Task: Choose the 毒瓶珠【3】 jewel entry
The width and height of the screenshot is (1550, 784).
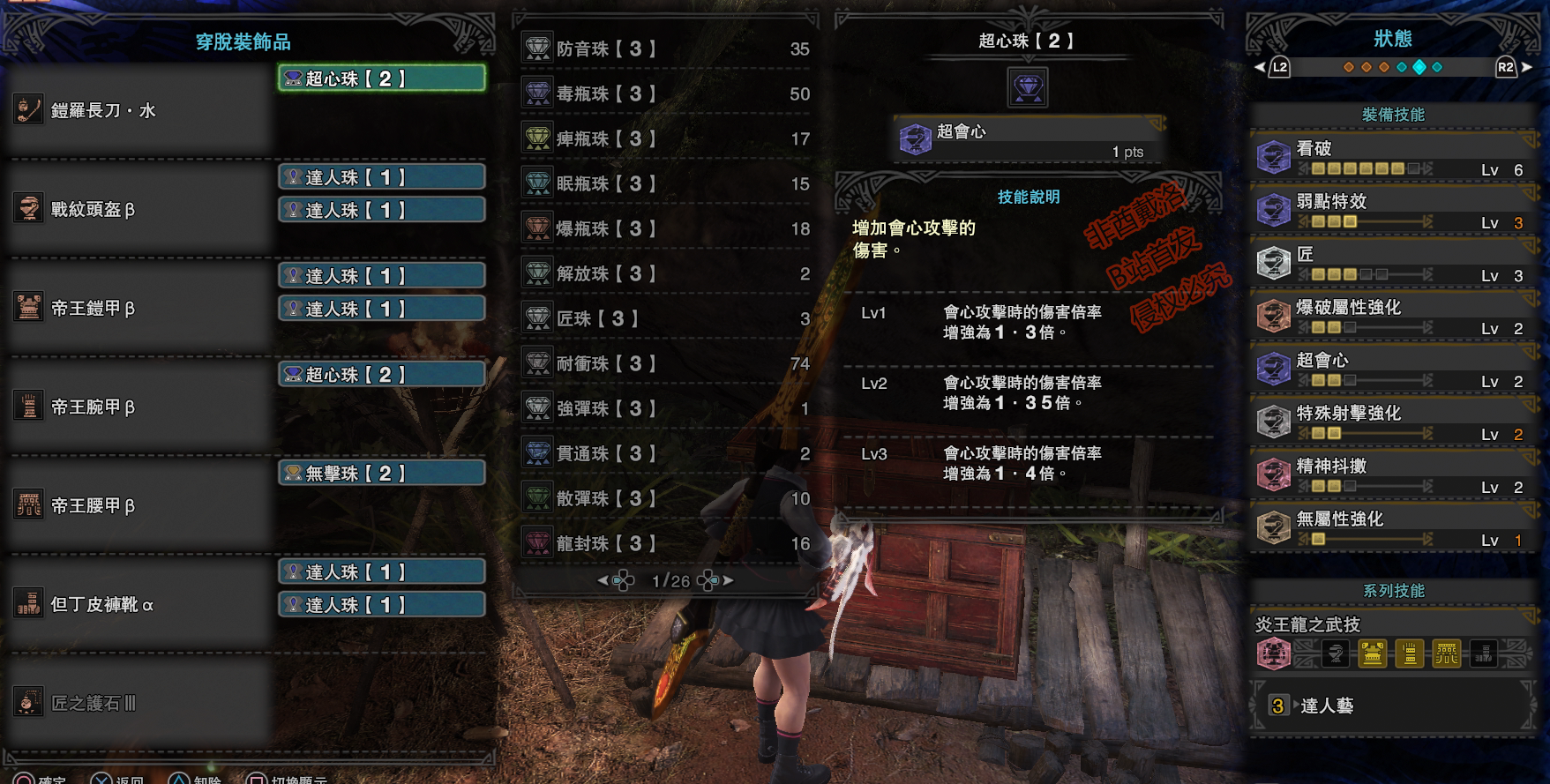Action: pyautogui.click(x=666, y=93)
